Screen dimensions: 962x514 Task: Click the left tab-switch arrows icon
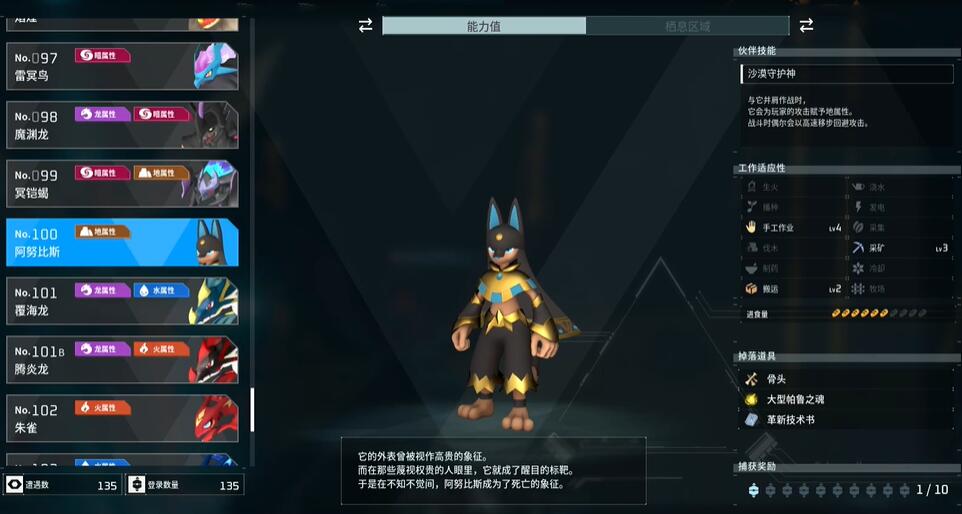point(365,25)
